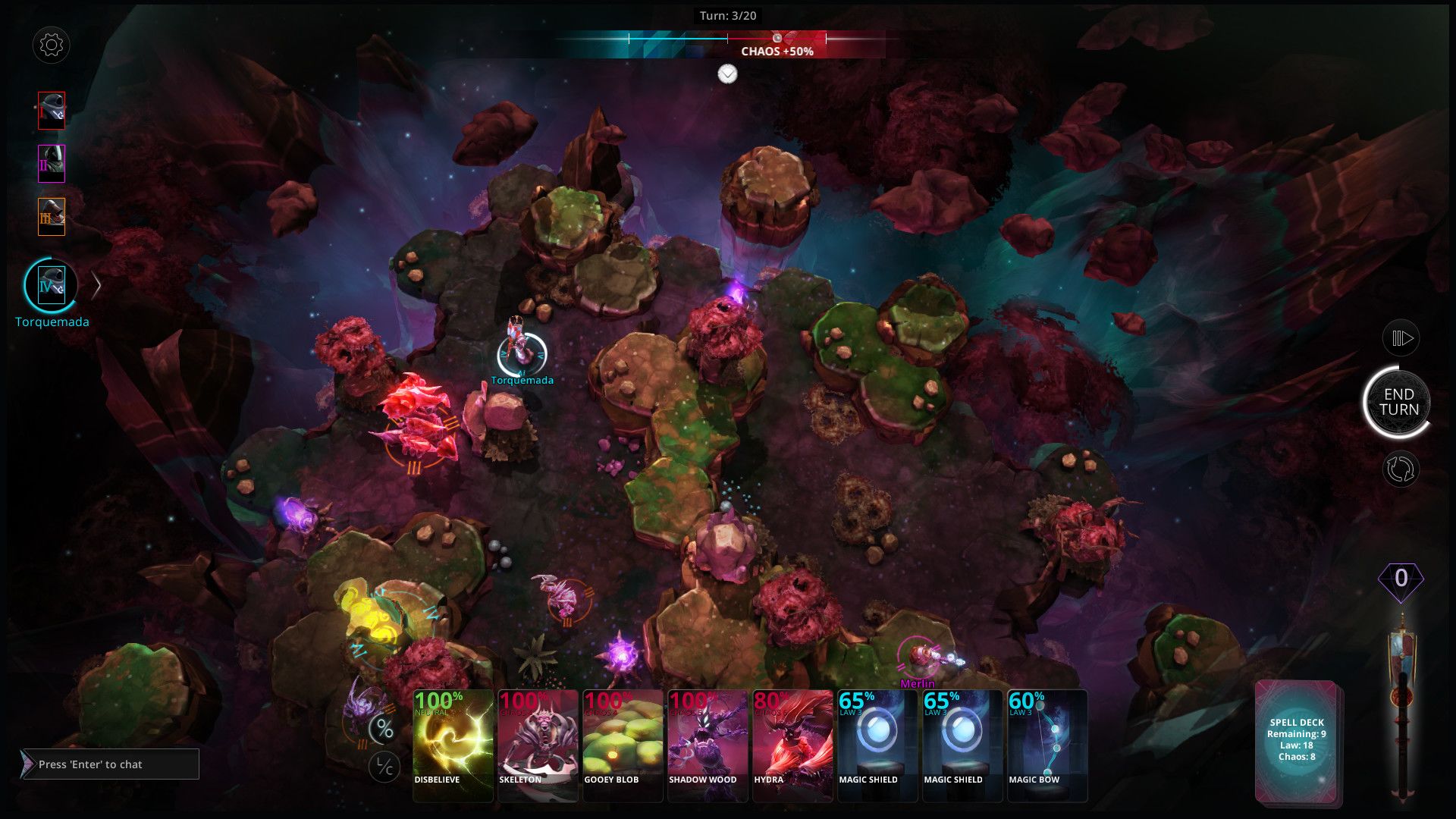Viewport: 1456px width, 819px height.
Task: Open the settings gear menu
Action: pos(52,45)
